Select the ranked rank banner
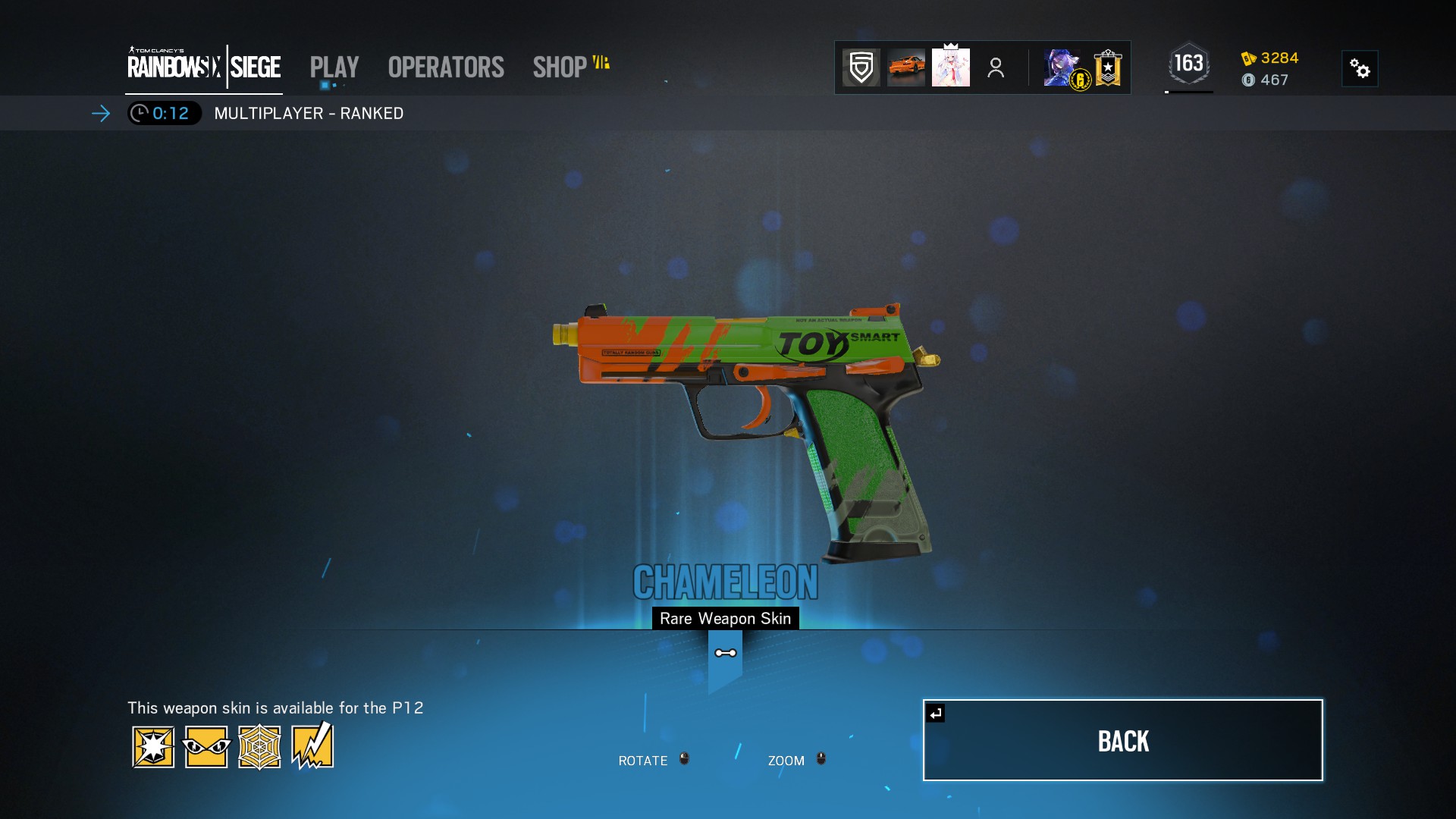The width and height of the screenshot is (1456, 819). pyautogui.click(x=1107, y=67)
